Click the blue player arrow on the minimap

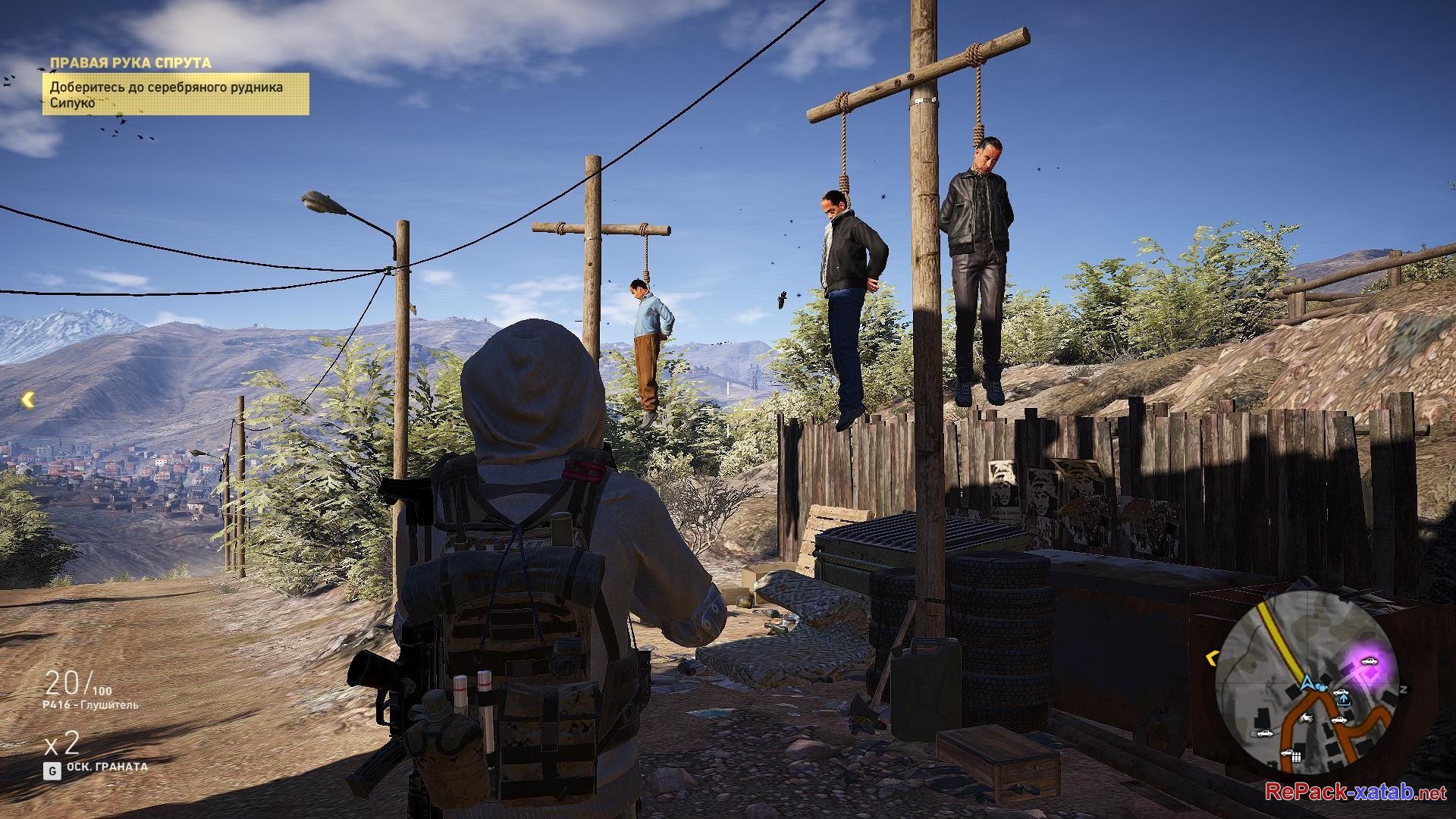[1307, 683]
